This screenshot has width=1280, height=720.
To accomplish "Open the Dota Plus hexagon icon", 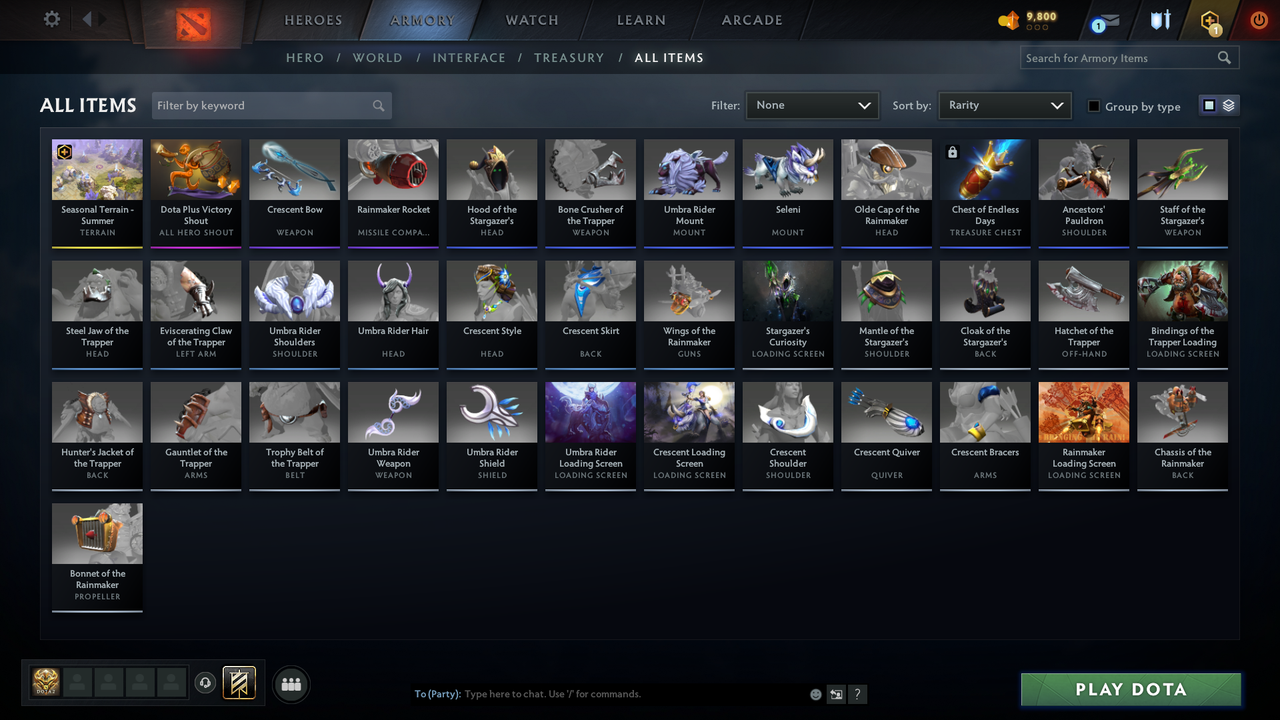I will [x=1209, y=20].
